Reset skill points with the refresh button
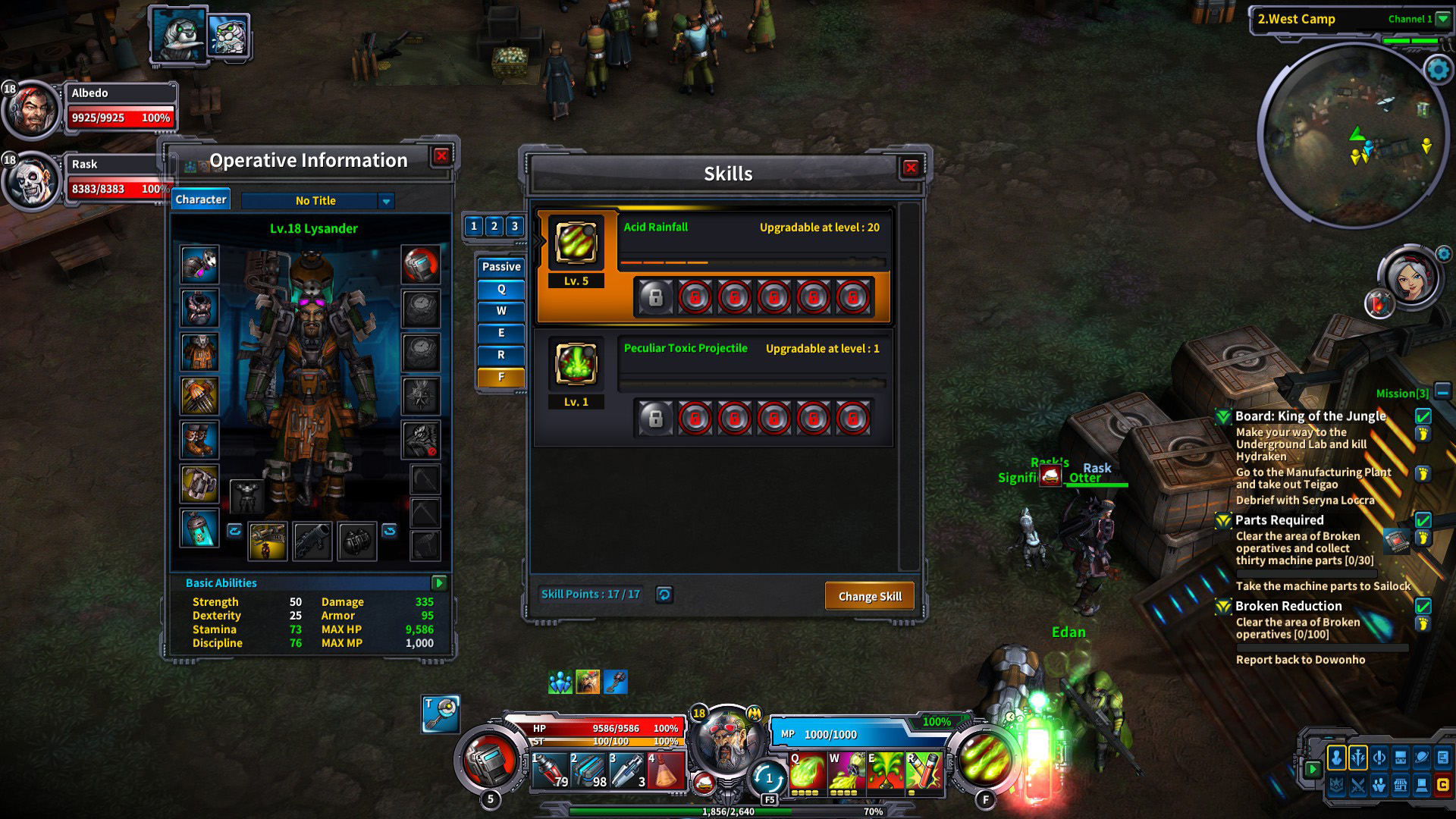The height and width of the screenshot is (819, 1456). click(664, 595)
